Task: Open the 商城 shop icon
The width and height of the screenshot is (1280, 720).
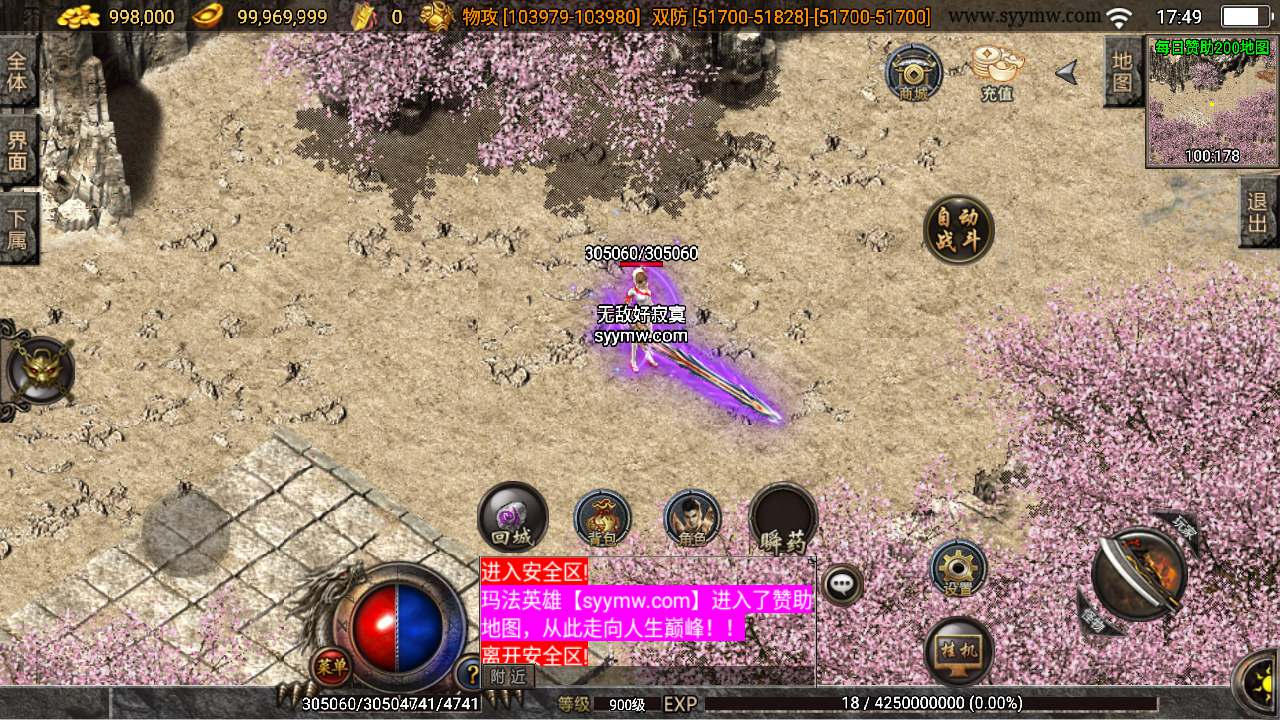Action: coord(913,73)
